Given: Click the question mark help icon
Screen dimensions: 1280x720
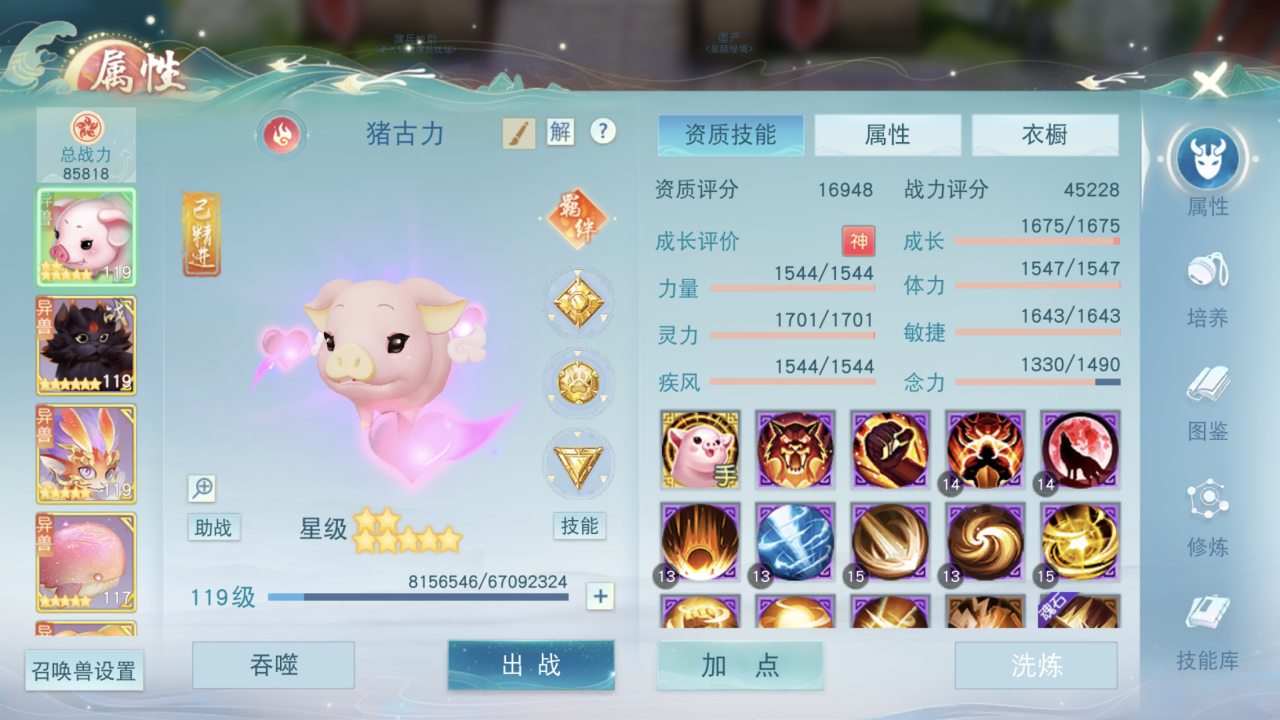Looking at the screenshot, I should [x=602, y=131].
